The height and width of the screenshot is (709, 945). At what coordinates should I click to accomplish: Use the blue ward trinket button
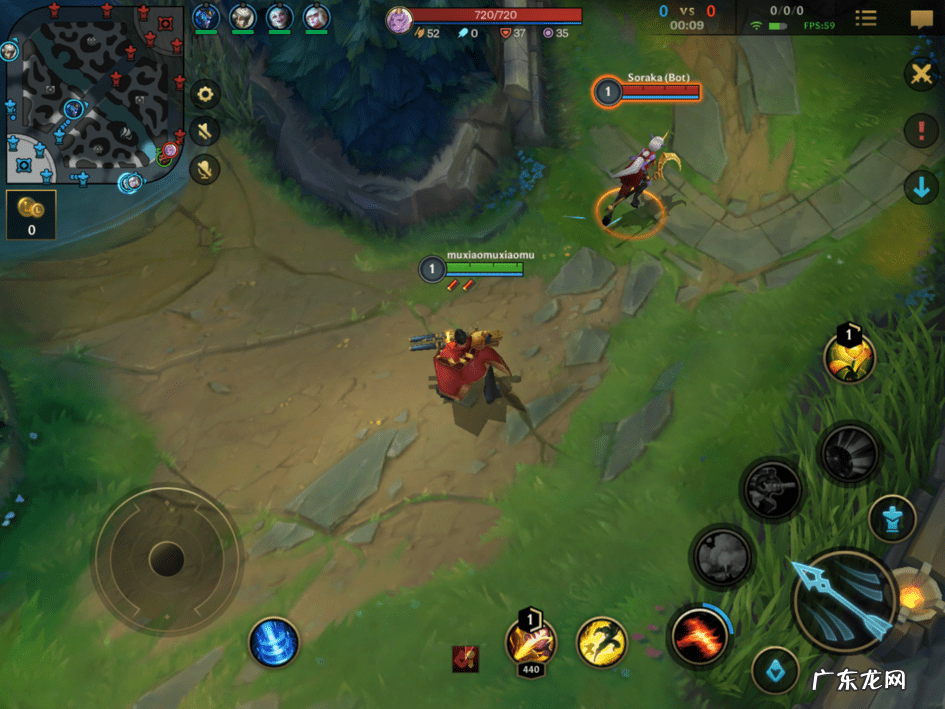pyautogui.click(x=775, y=671)
